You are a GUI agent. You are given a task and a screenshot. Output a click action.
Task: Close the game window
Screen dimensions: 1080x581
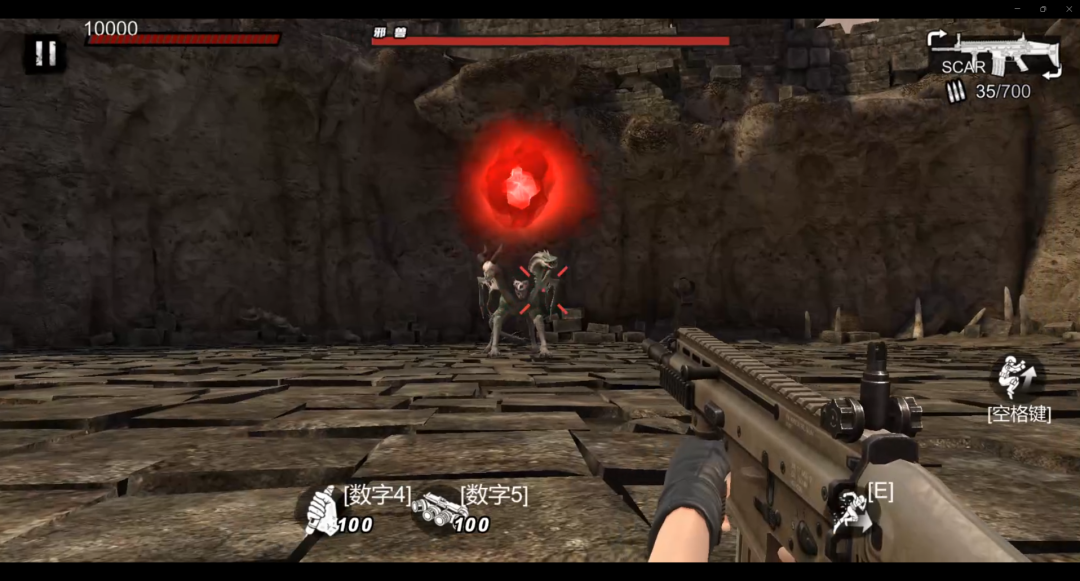tap(1067, 9)
